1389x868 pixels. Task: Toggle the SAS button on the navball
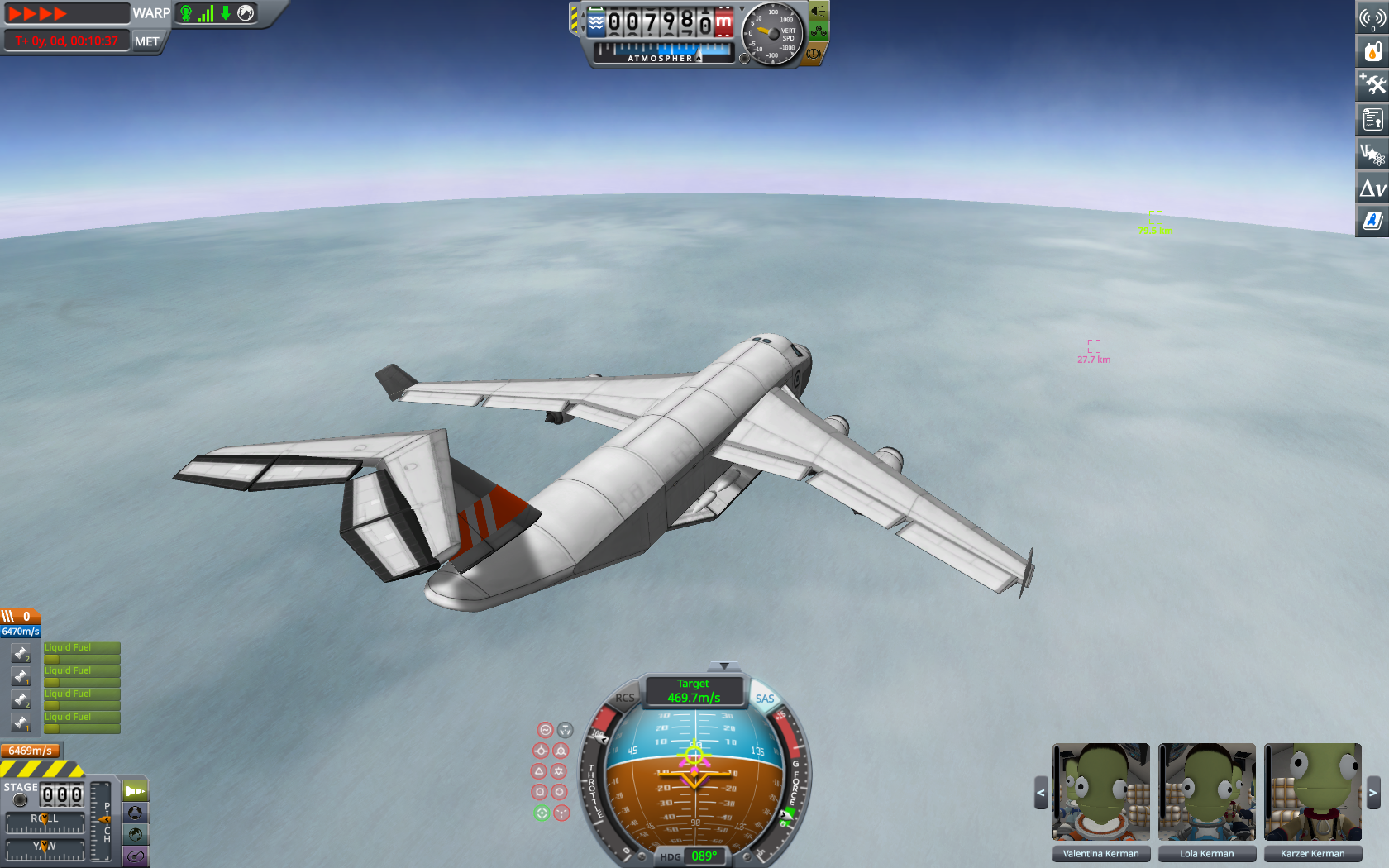(765, 699)
